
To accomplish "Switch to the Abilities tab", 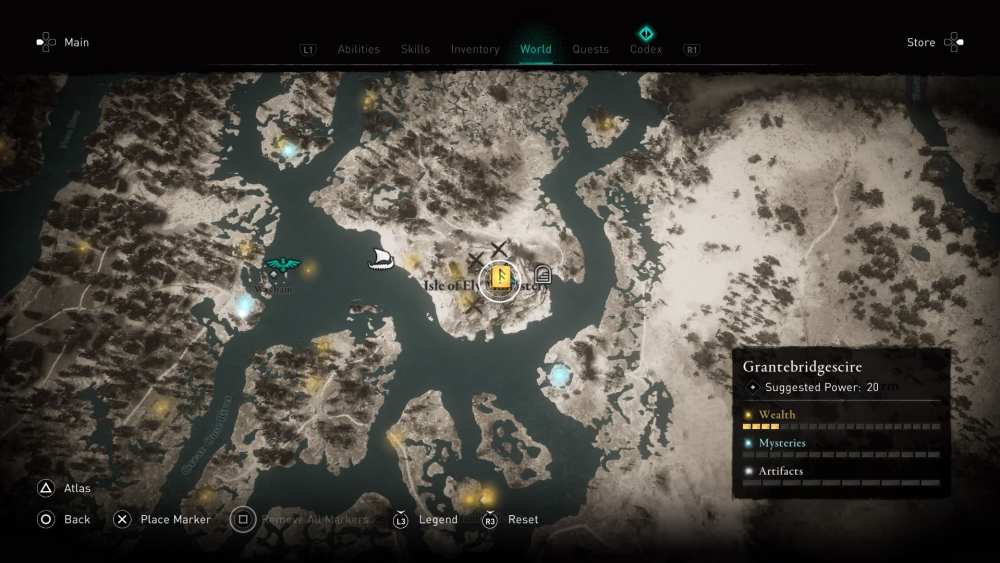I will tap(359, 49).
